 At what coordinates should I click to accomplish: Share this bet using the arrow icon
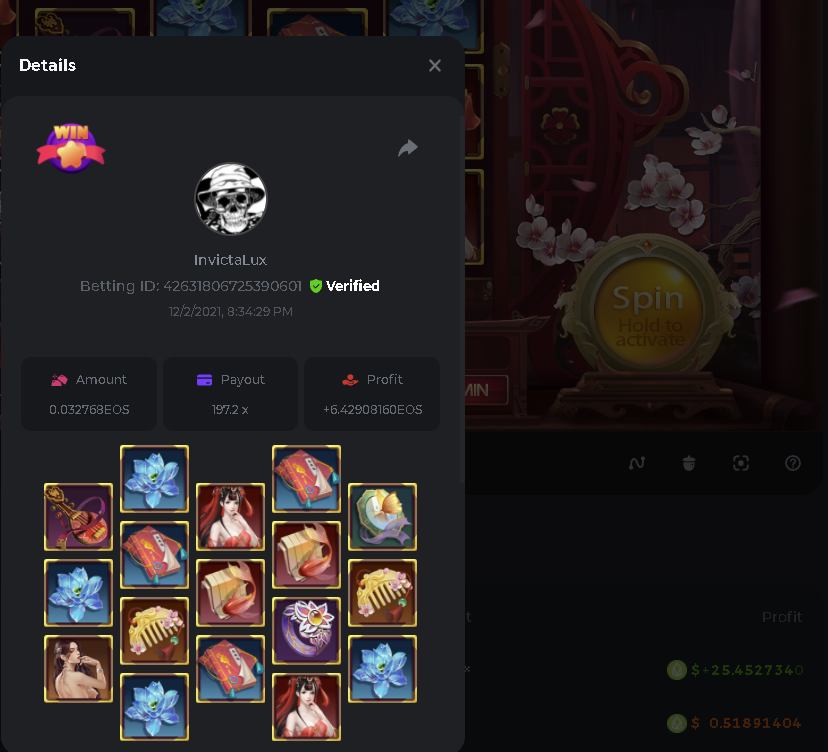[x=408, y=148]
